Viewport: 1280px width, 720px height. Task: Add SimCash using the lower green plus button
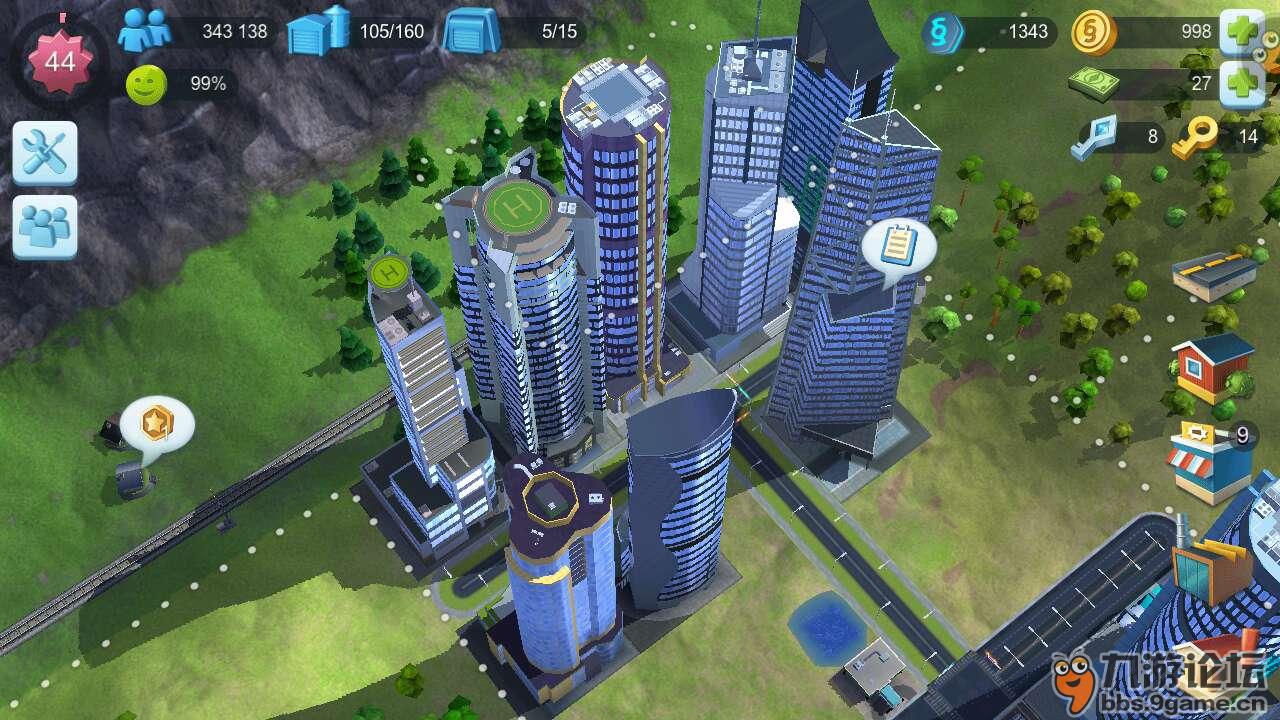pyautogui.click(x=1243, y=82)
